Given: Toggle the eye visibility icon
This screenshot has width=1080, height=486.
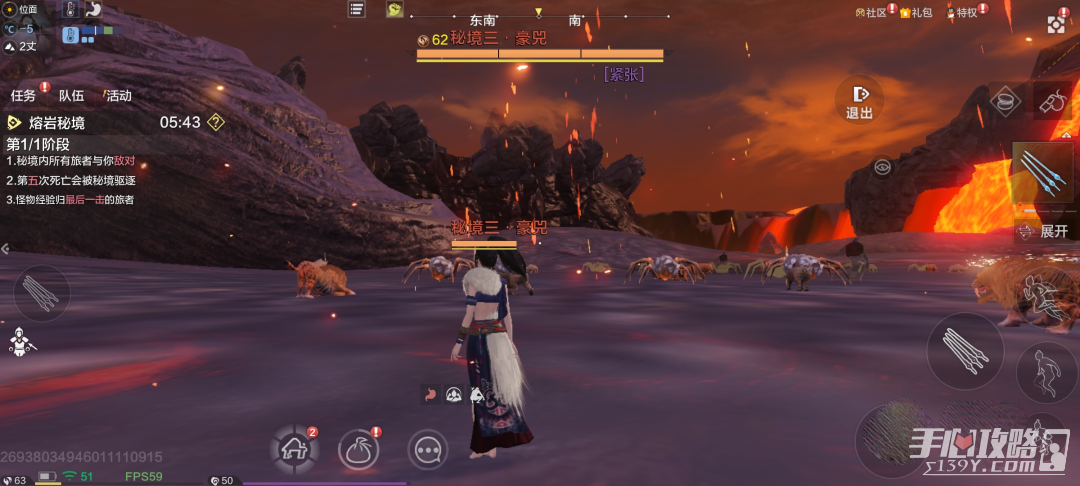Looking at the screenshot, I should point(882,167).
